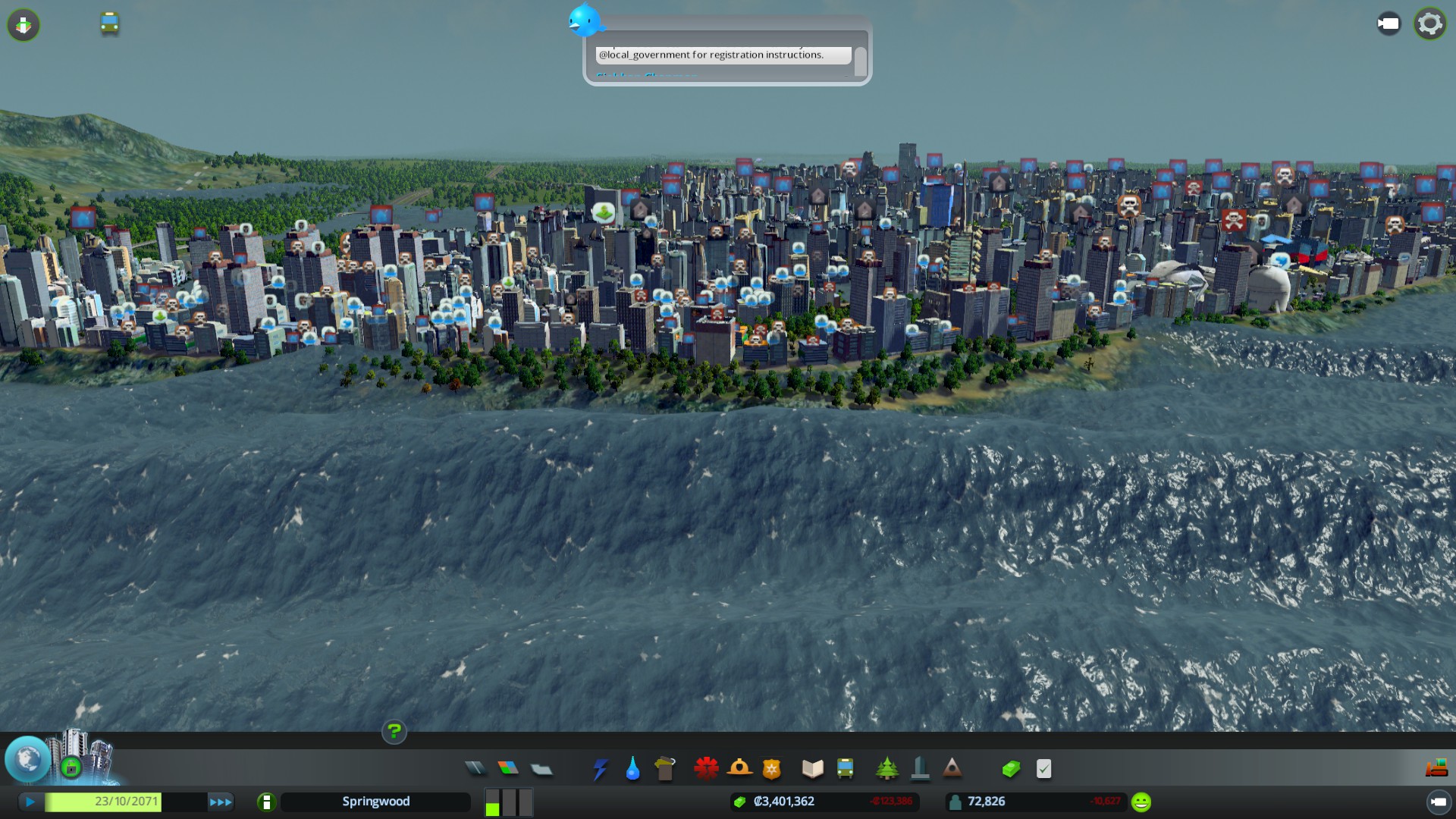Open the Public Transport bus menu
The height and width of the screenshot is (819, 1456).
845,769
